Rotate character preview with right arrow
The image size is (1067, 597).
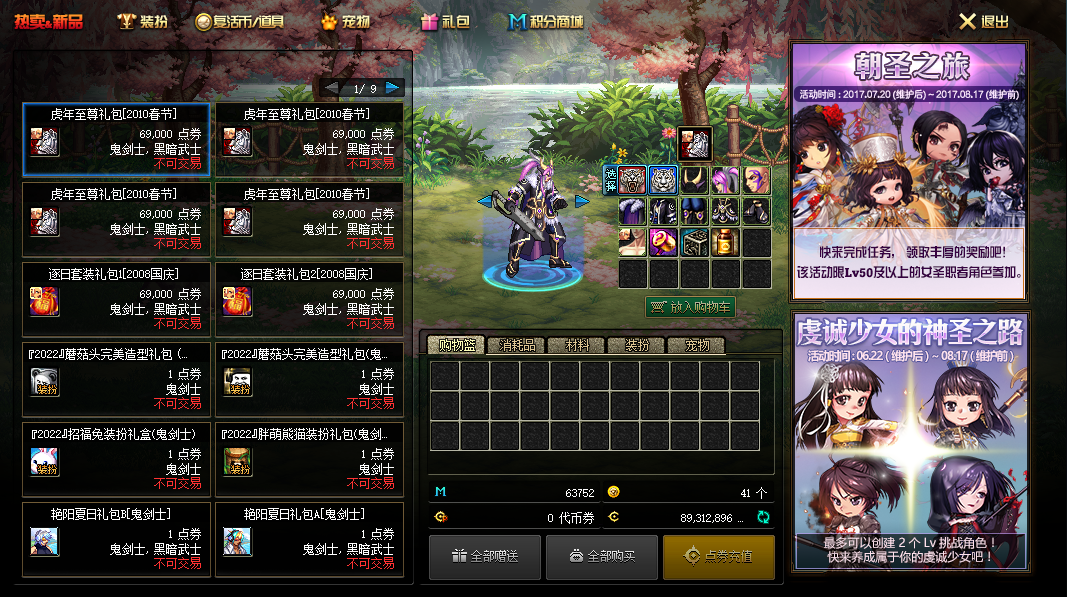[x=581, y=201]
